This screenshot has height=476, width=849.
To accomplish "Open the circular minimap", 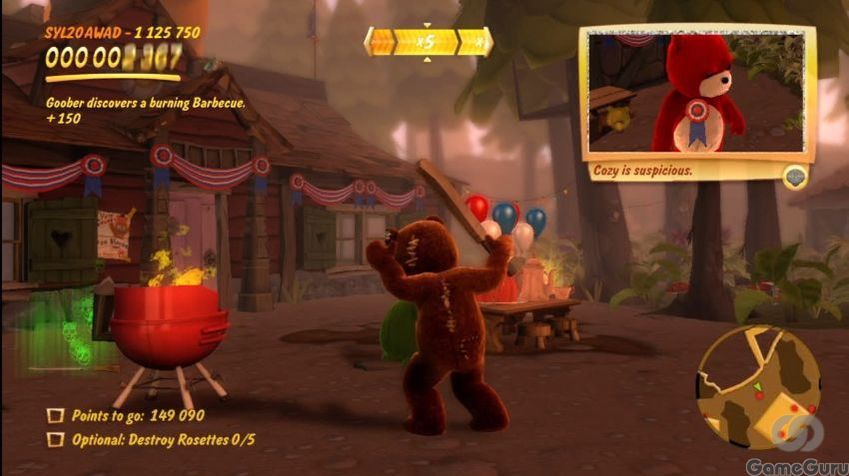I will 759,387.
